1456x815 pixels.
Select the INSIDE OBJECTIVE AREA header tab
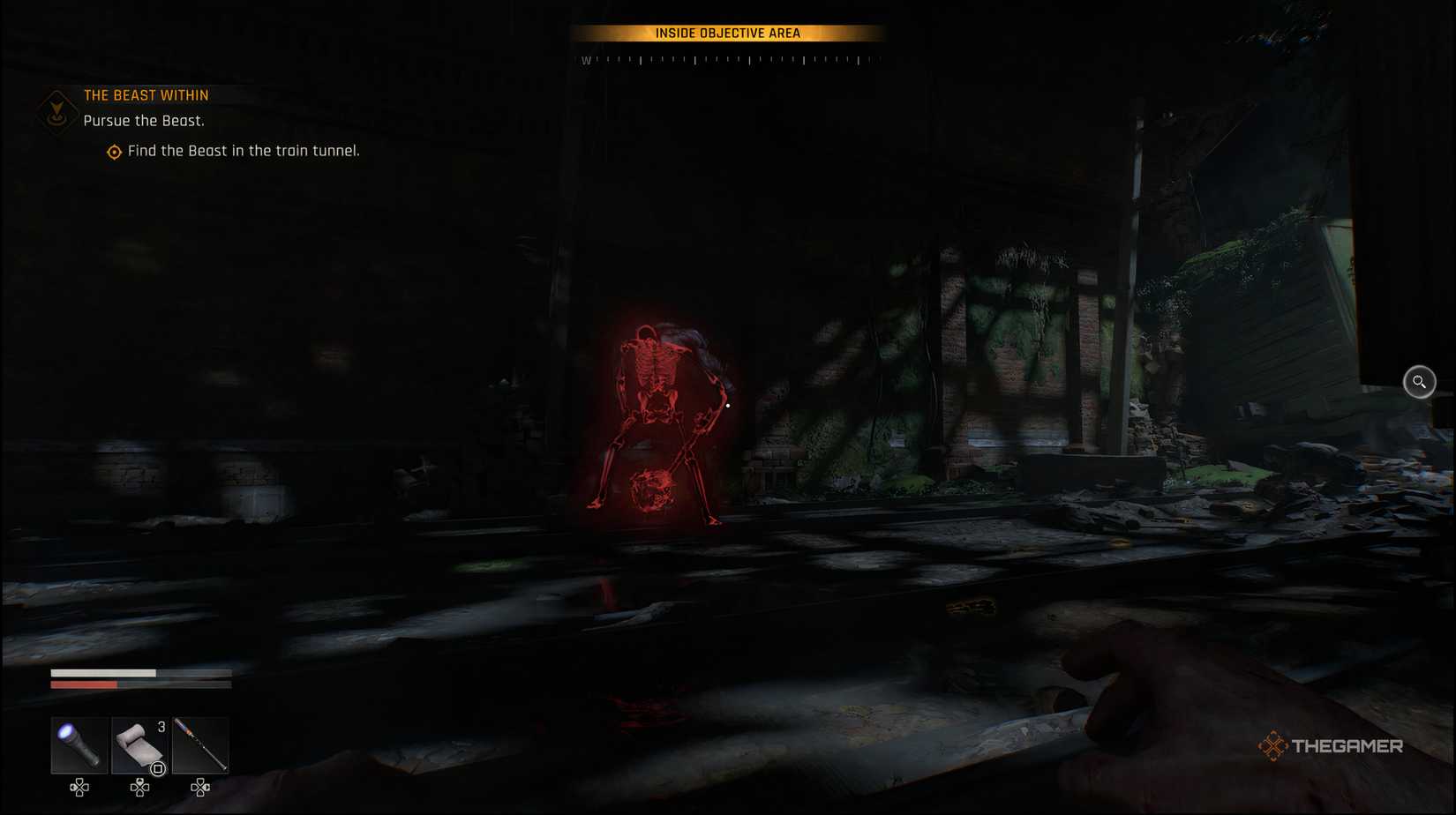[730, 33]
